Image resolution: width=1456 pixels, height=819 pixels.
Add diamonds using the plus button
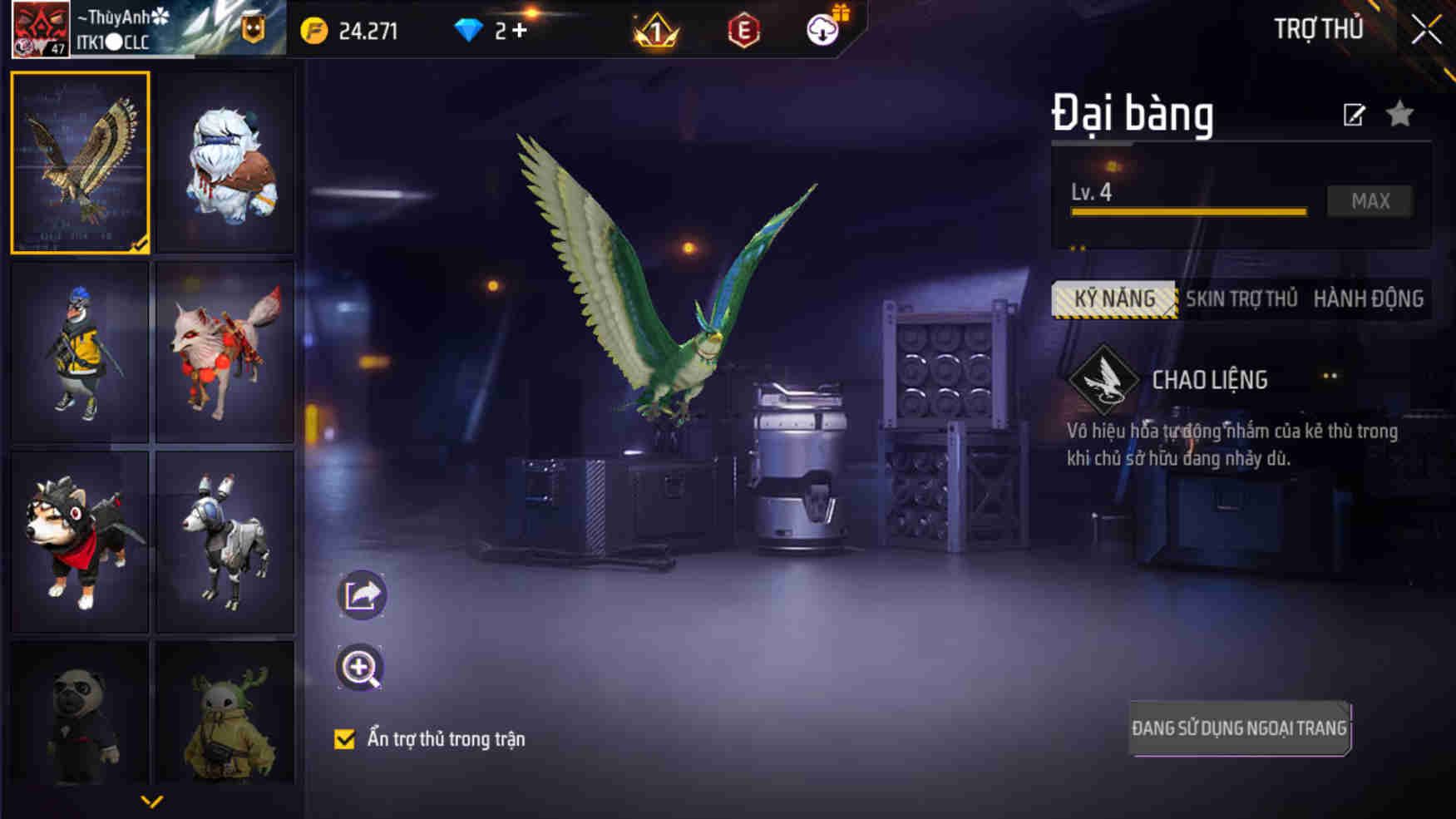tap(520, 31)
